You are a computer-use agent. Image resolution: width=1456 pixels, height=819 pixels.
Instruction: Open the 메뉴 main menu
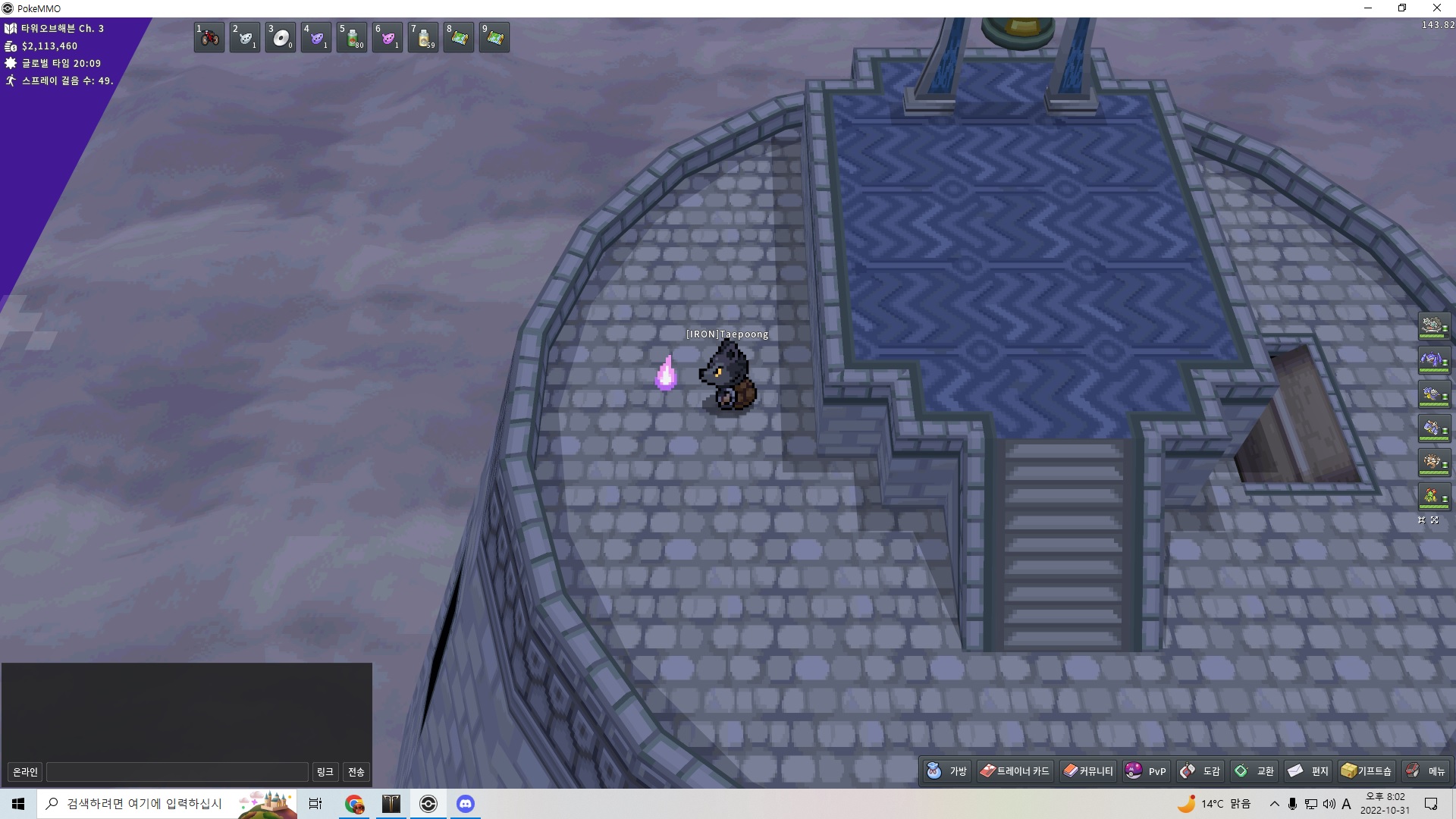pyautogui.click(x=1426, y=771)
